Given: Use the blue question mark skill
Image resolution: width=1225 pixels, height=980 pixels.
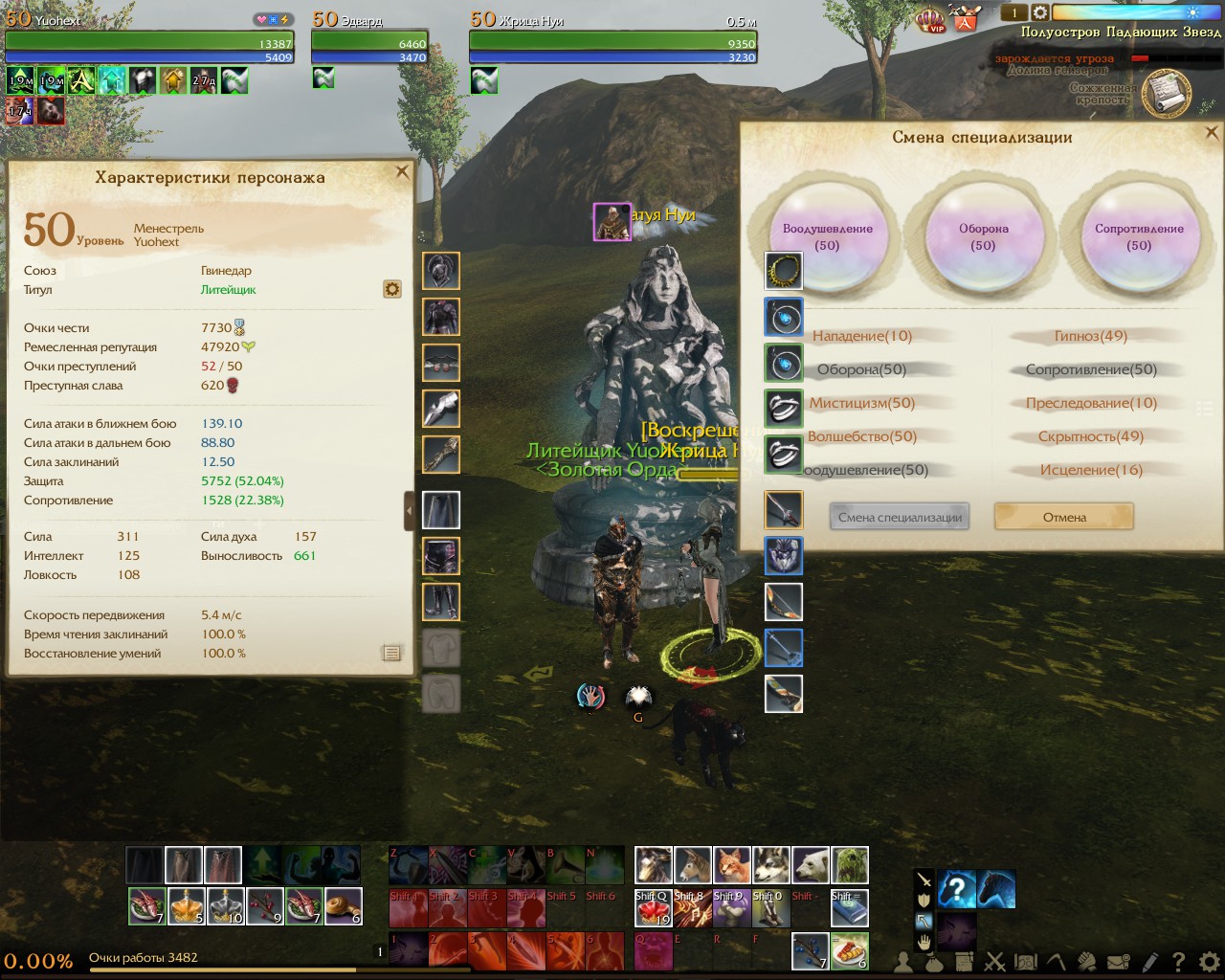Looking at the screenshot, I should click(956, 889).
